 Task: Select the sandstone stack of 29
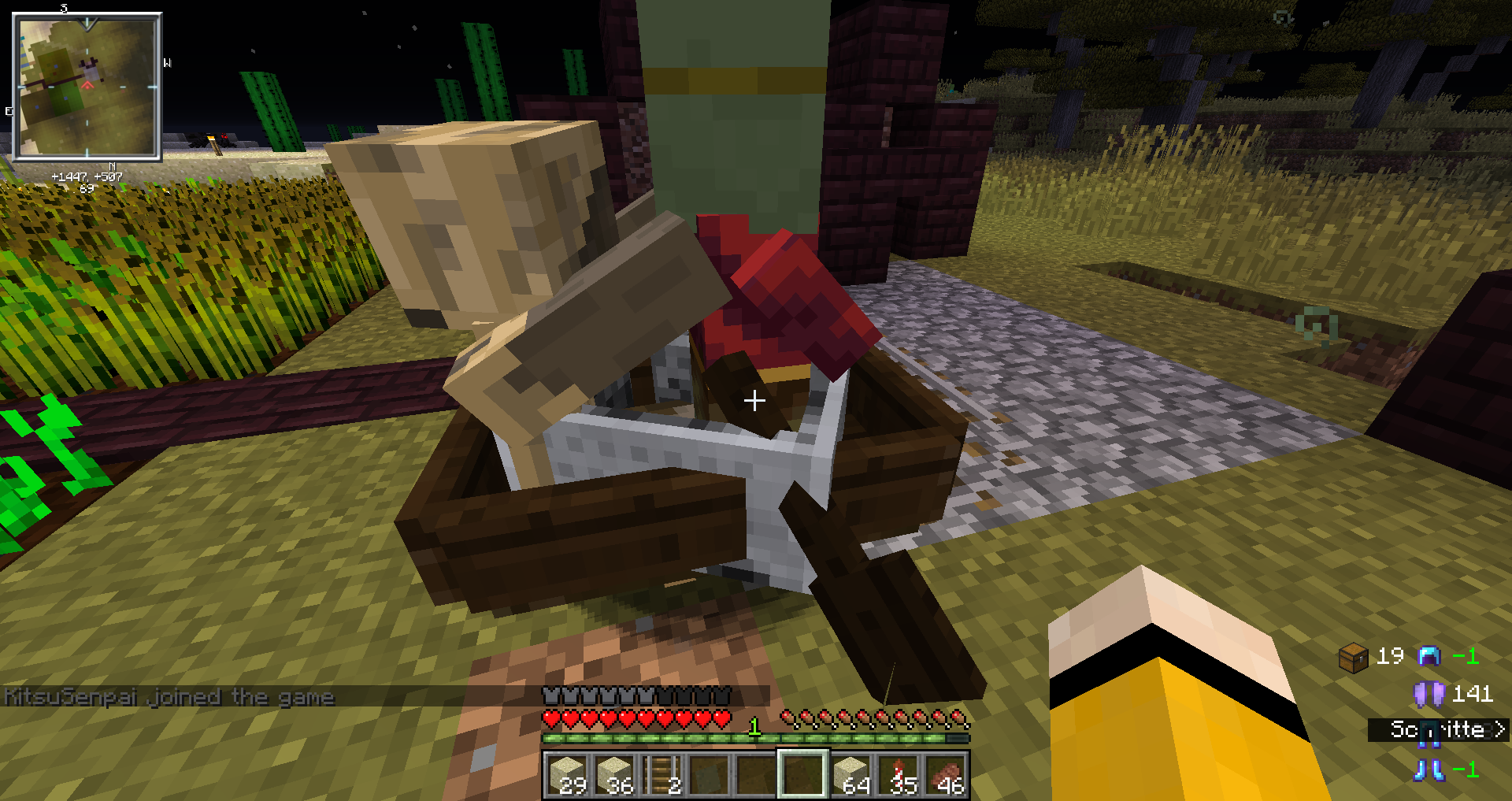click(568, 773)
